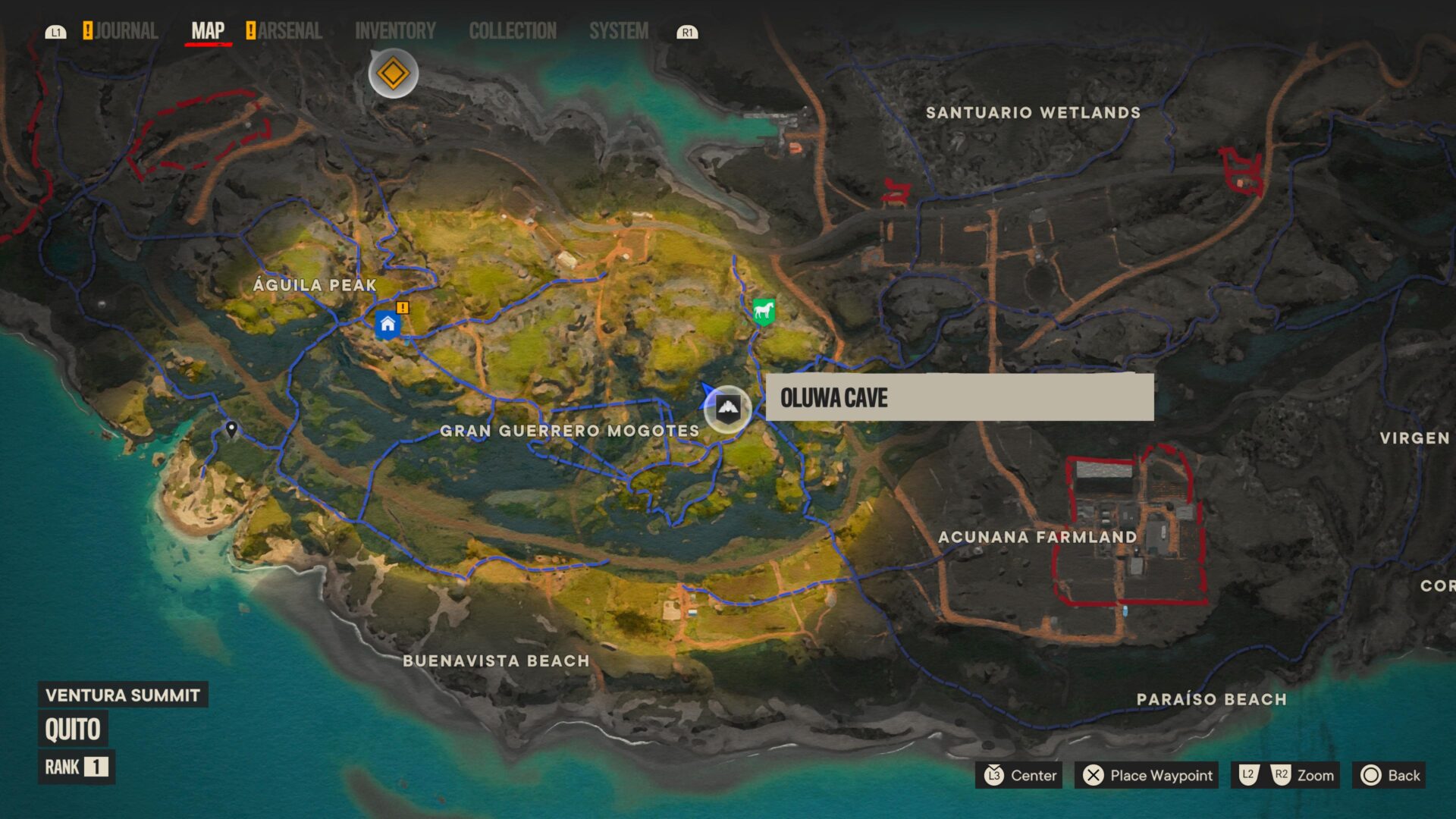
Task: Click the L1 shoulder button icon
Action: 56,32
